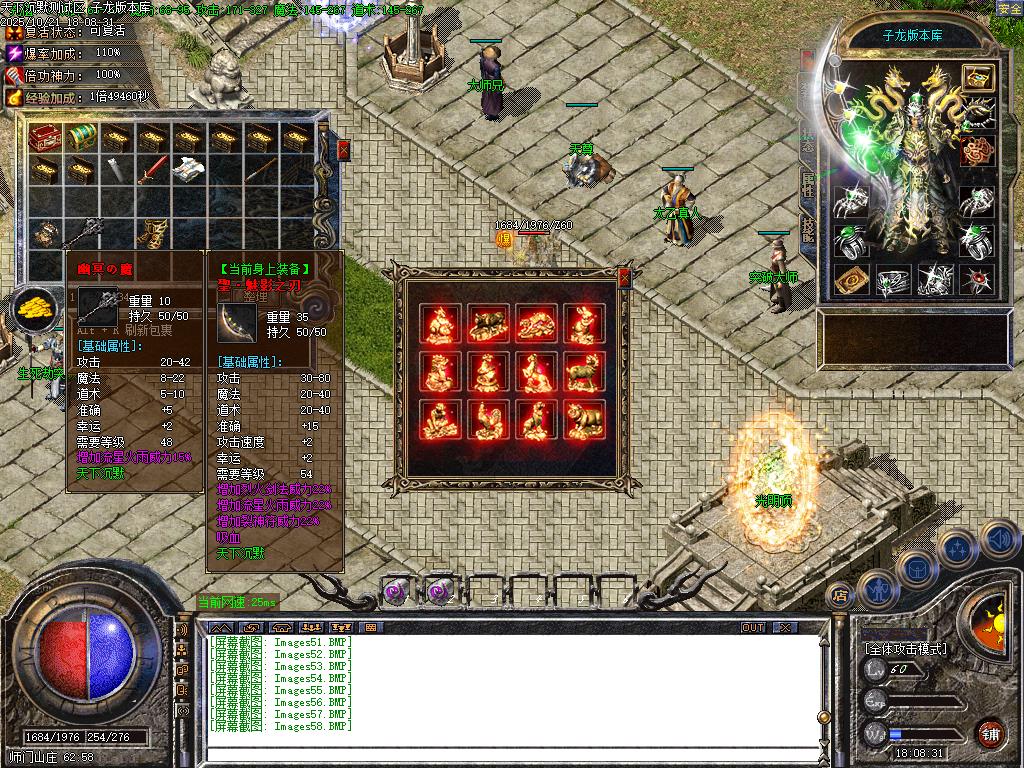This screenshot has width=1024, height=768.
Task: Open the 店 shop button
Action: pyautogui.click(x=840, y=596)
